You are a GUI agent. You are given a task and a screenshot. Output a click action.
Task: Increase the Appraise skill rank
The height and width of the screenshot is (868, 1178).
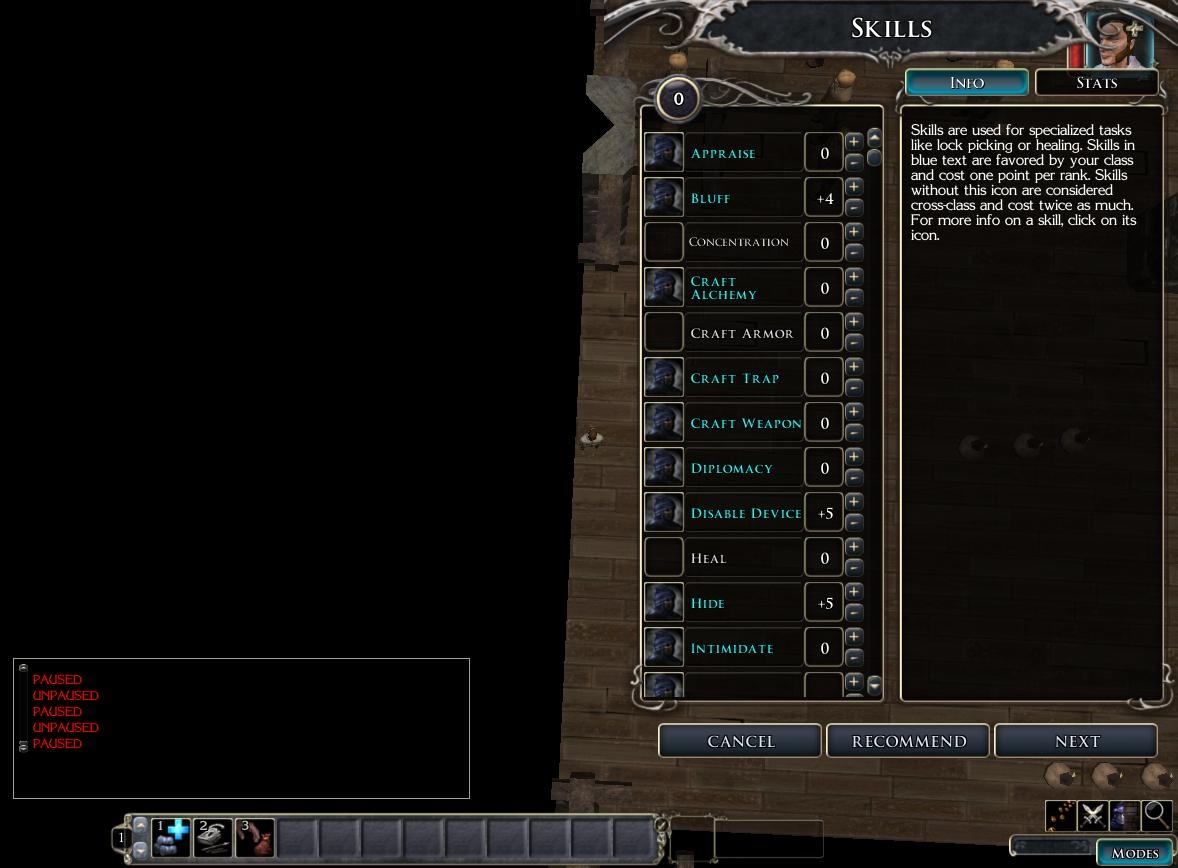tap(854, 142)
